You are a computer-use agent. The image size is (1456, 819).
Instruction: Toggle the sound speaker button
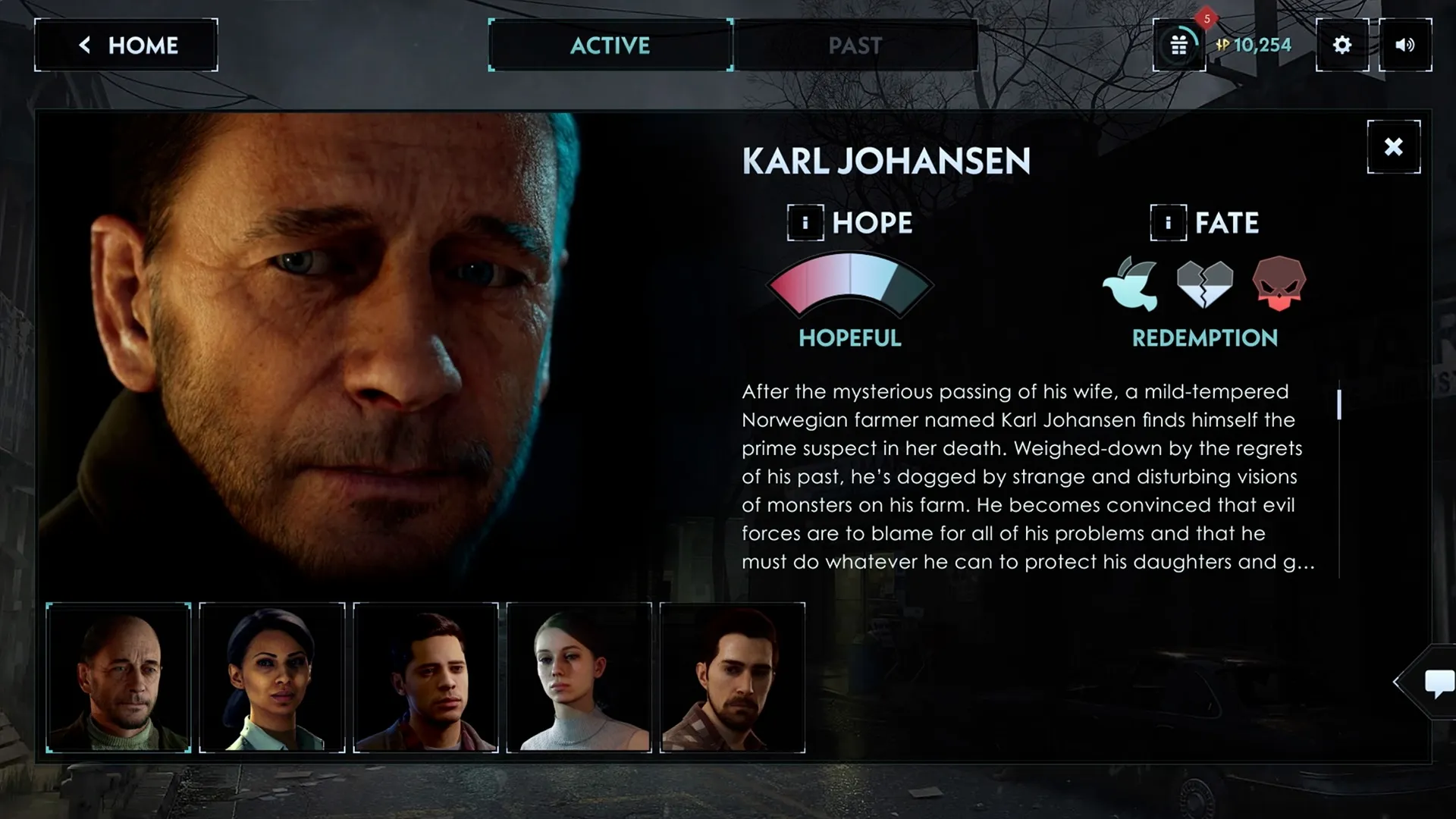1404,45
